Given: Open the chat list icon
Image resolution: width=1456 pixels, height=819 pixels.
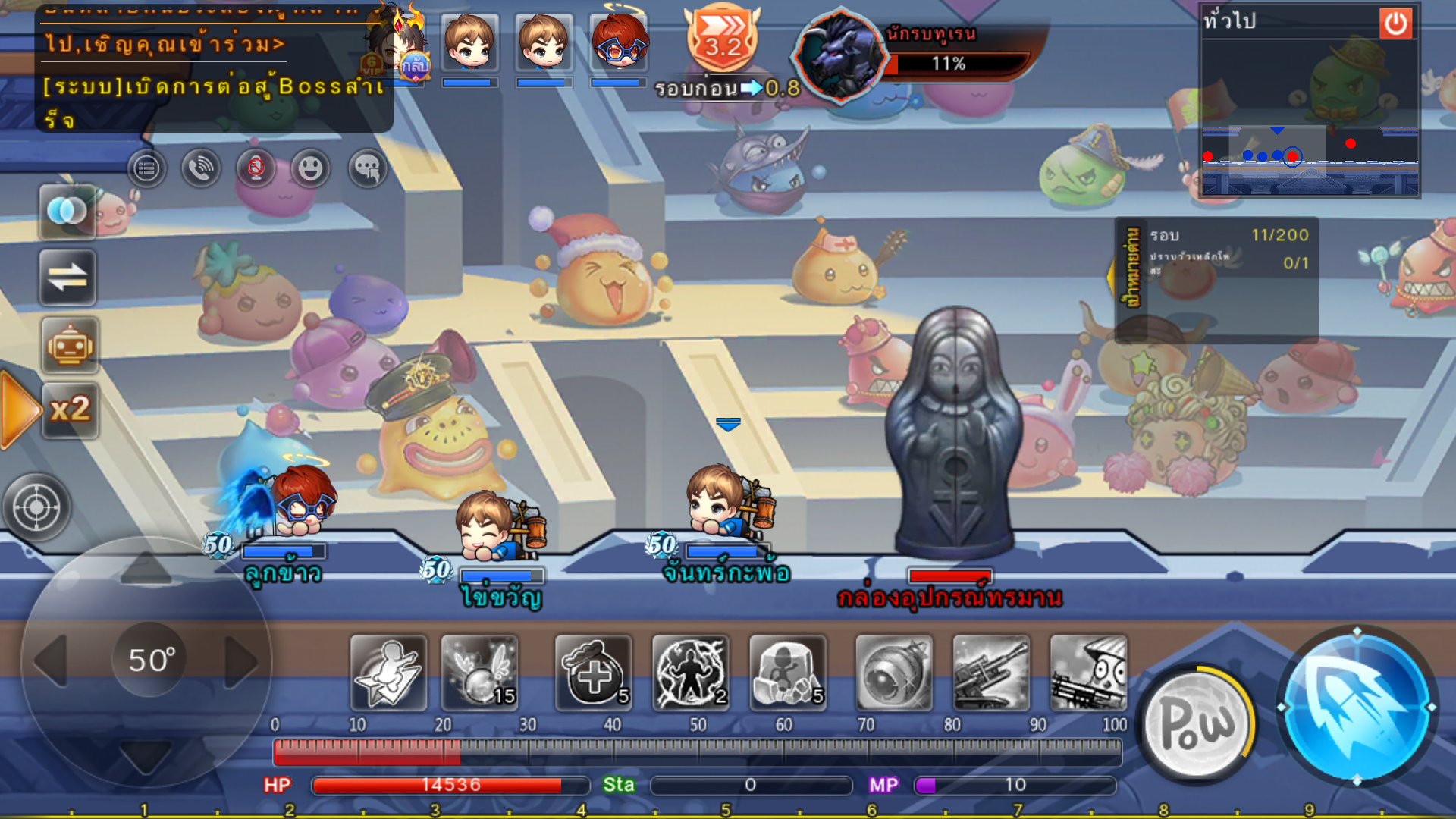Looking at the screenshot, I should tap(147, 168).
